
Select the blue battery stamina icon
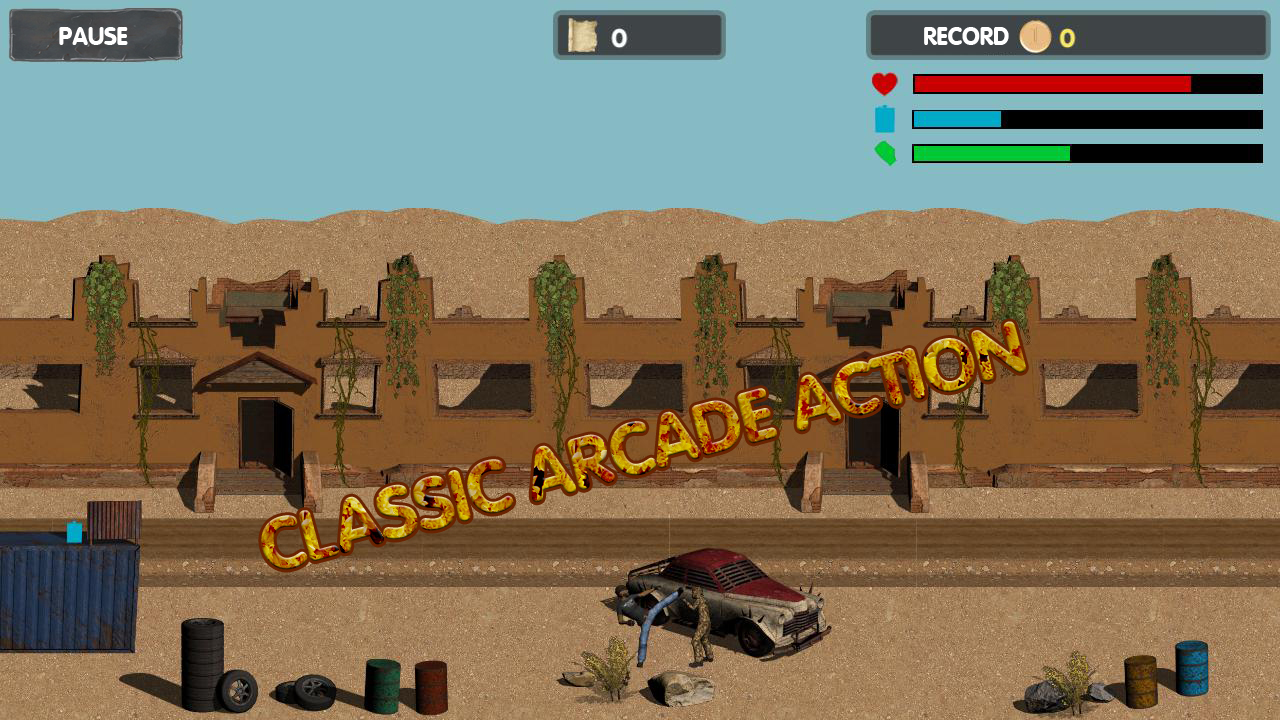click(x=884, y=118)
